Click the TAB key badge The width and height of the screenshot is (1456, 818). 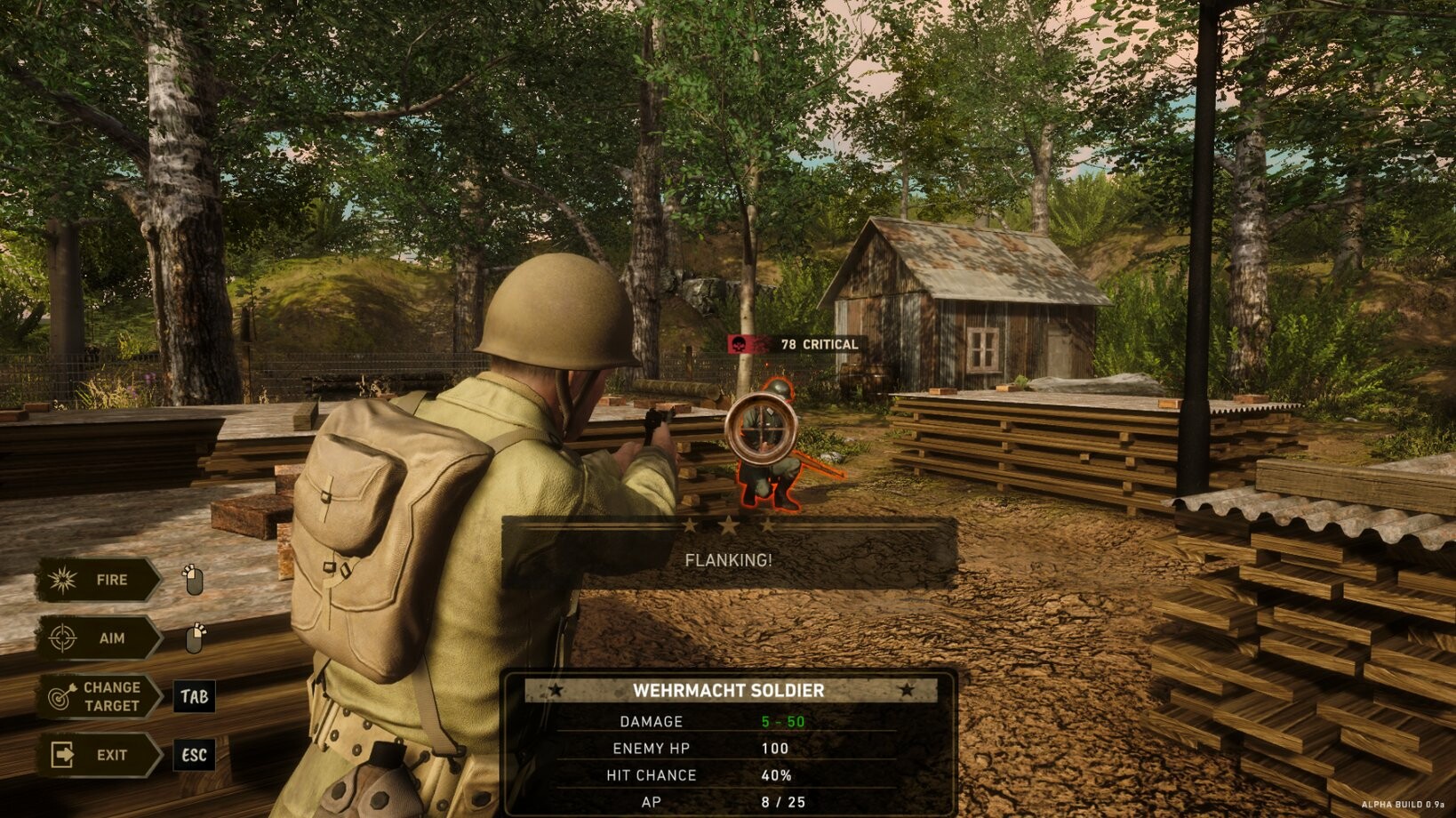pyautogui.click(x=195, y=698)
